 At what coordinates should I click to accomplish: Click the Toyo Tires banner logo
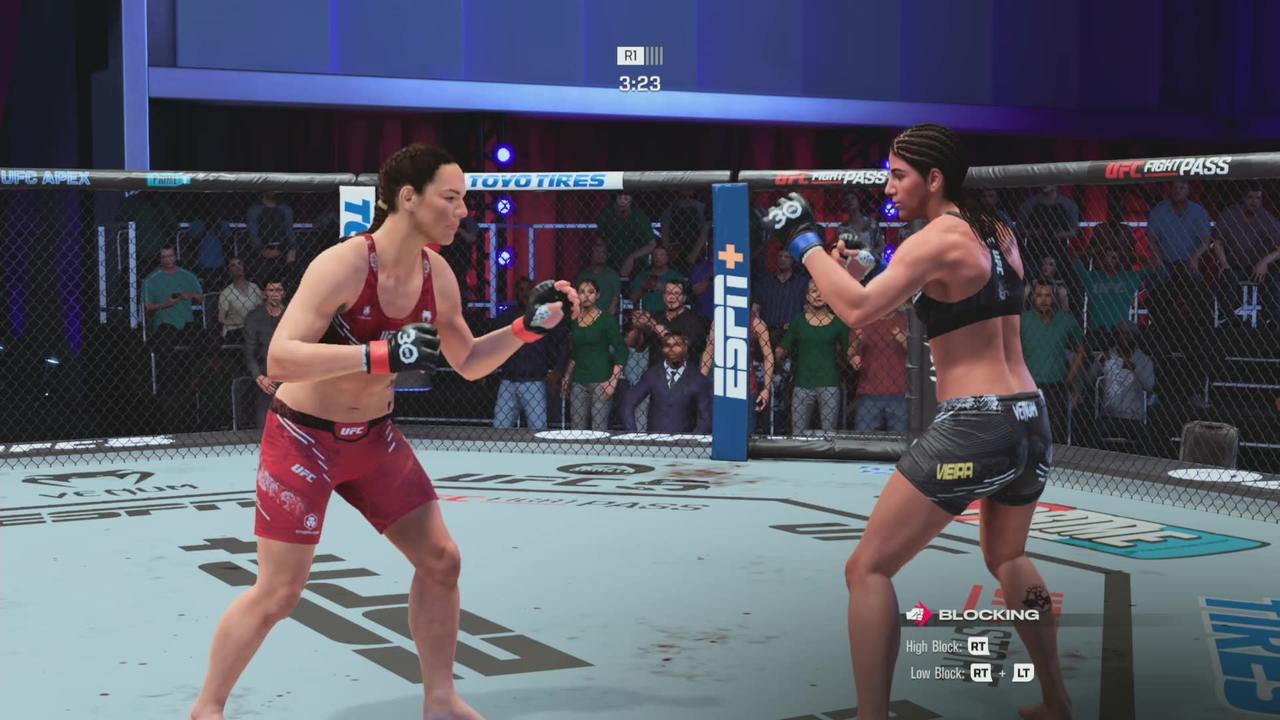pos(536,181)
